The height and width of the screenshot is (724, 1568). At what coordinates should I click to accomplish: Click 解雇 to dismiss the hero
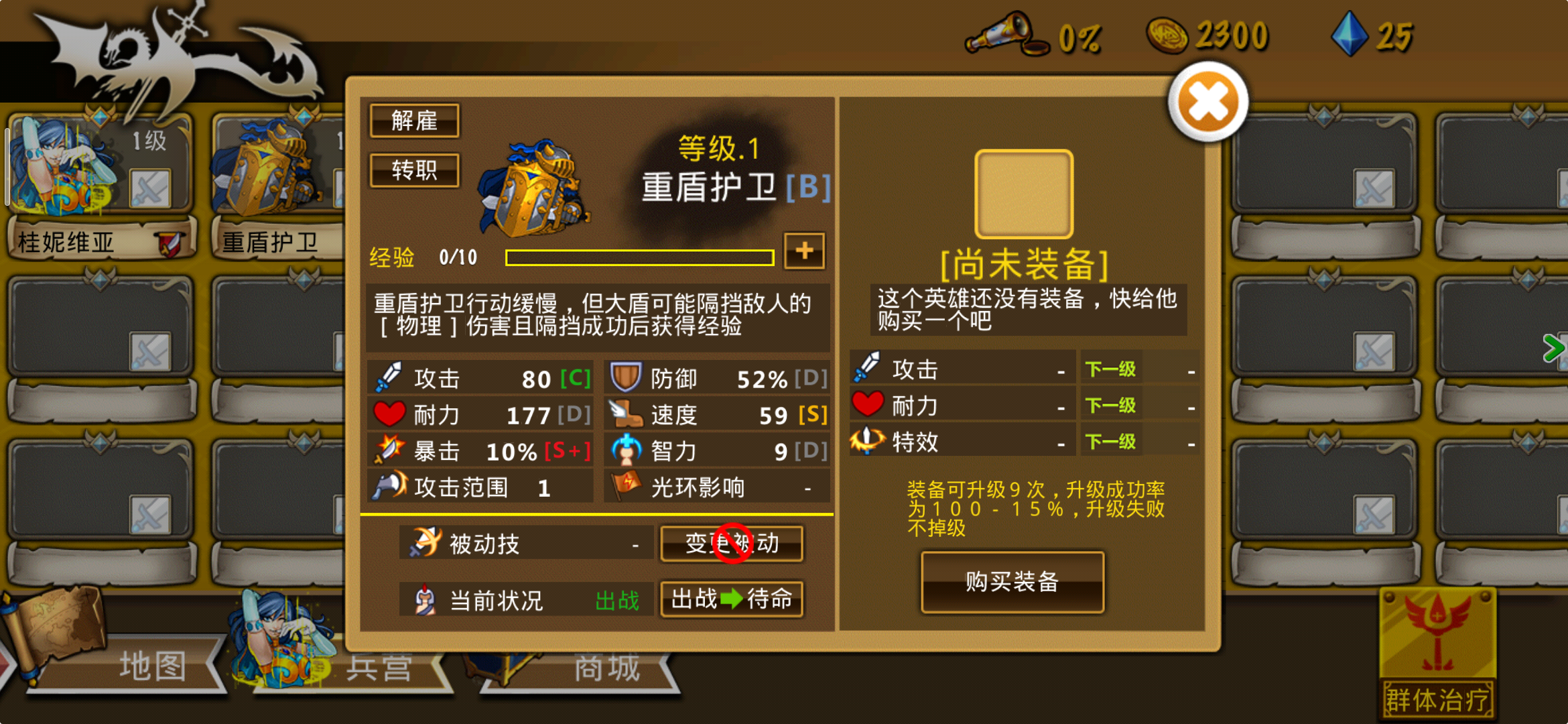point(415,121)
